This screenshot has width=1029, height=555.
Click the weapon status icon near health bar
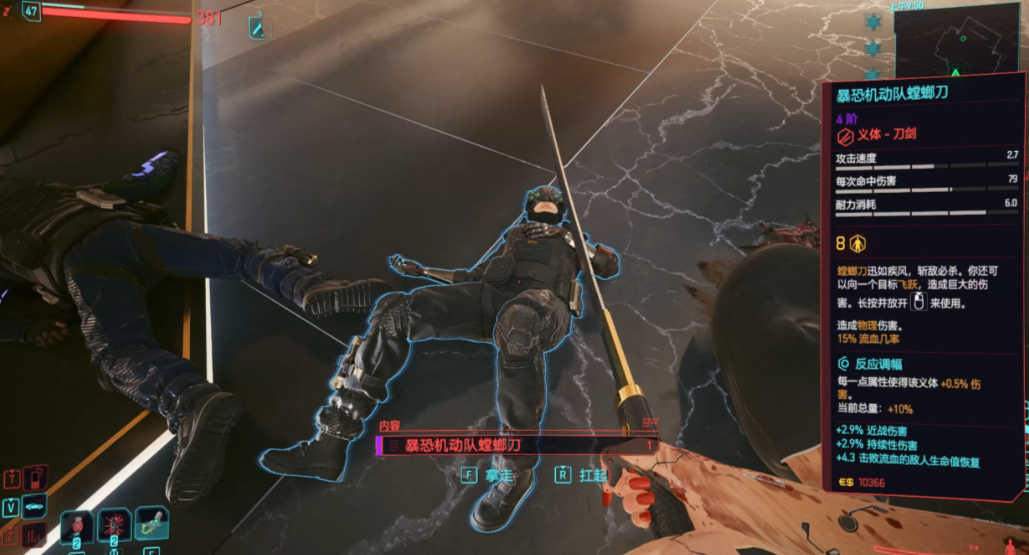click(x=258, y=28)
